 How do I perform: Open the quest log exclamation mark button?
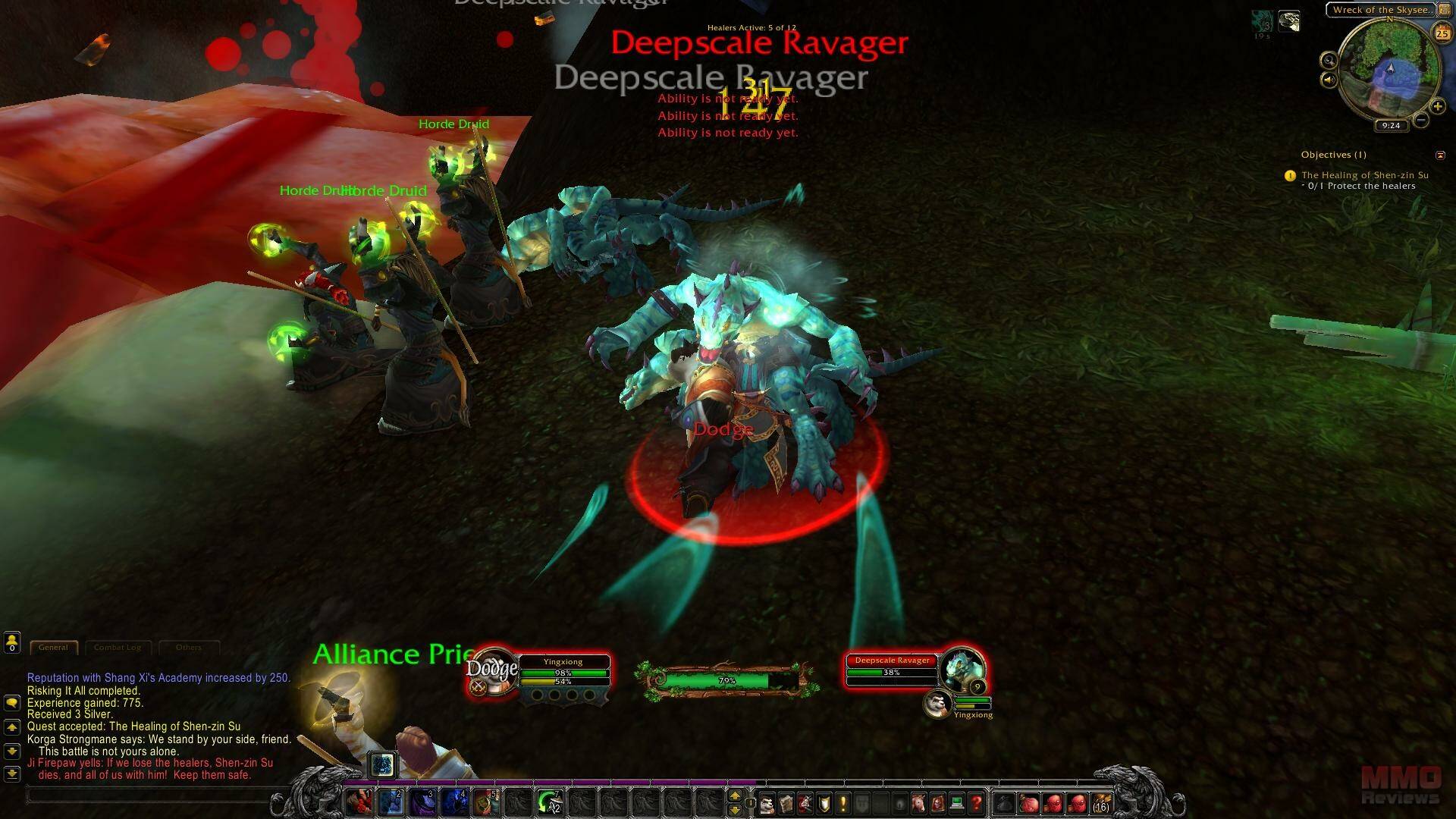point(843,802)
